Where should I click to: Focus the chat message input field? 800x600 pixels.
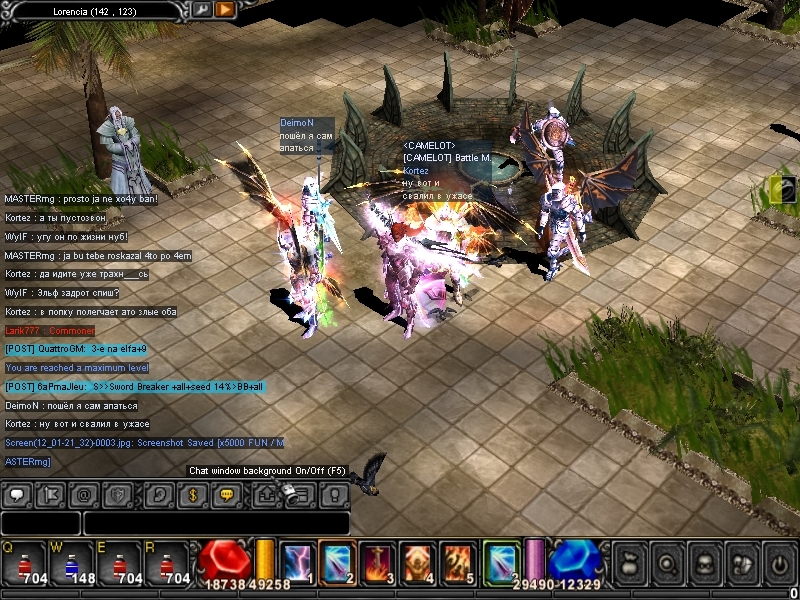tap(215, 523)
